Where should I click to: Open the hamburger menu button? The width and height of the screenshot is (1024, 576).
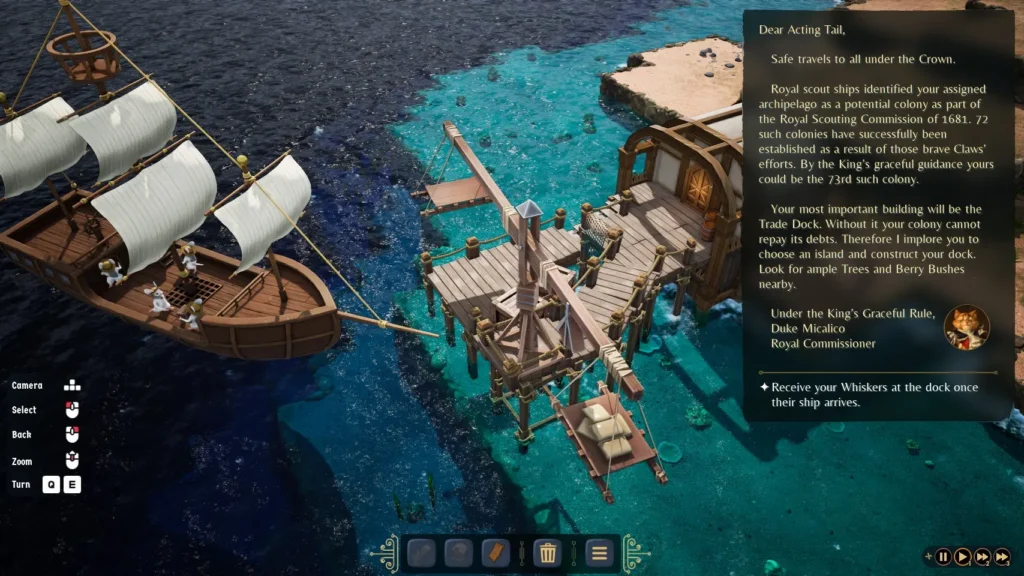[599, 552]
